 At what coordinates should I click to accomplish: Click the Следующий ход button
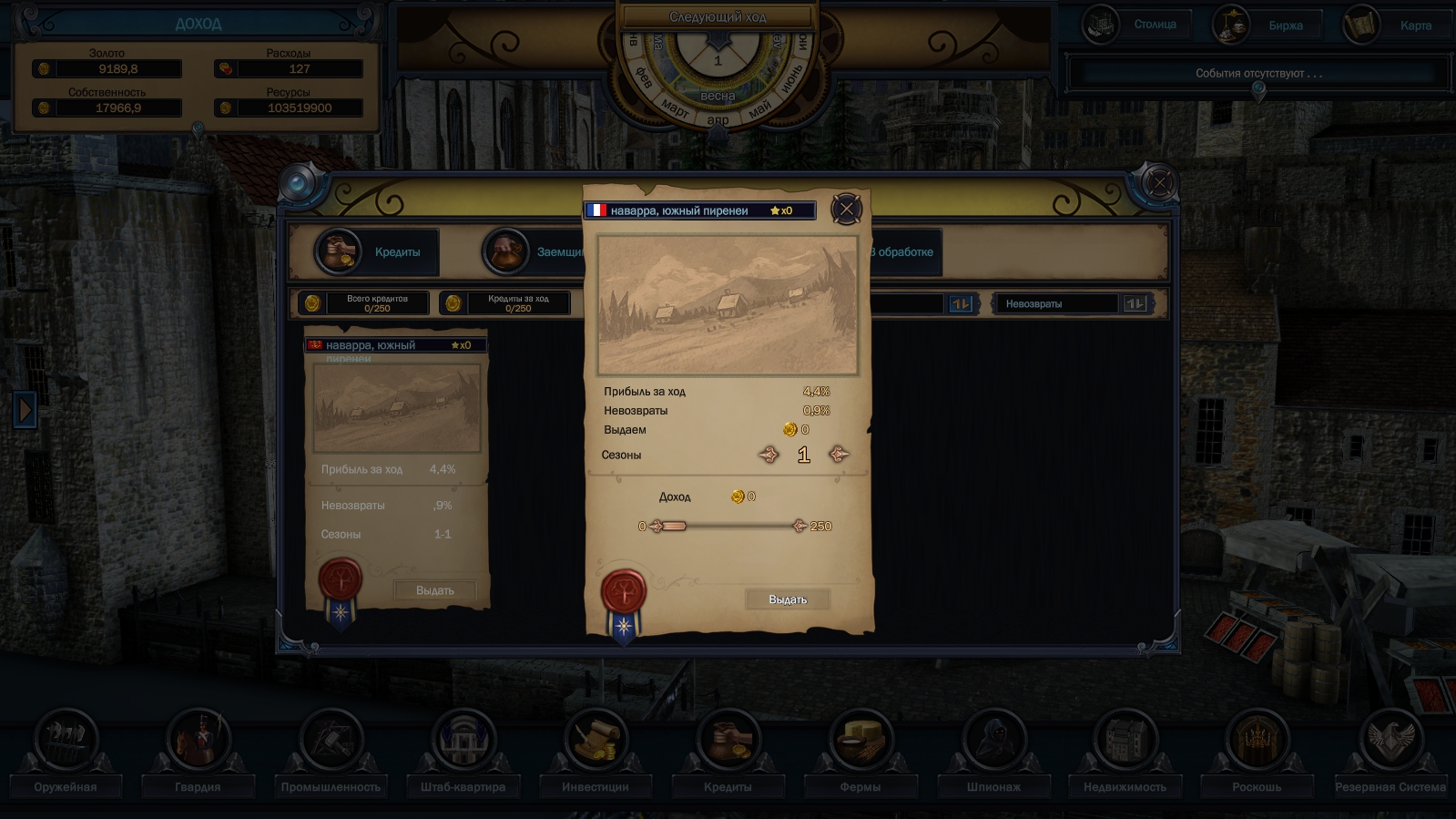[x=719, y=15]
